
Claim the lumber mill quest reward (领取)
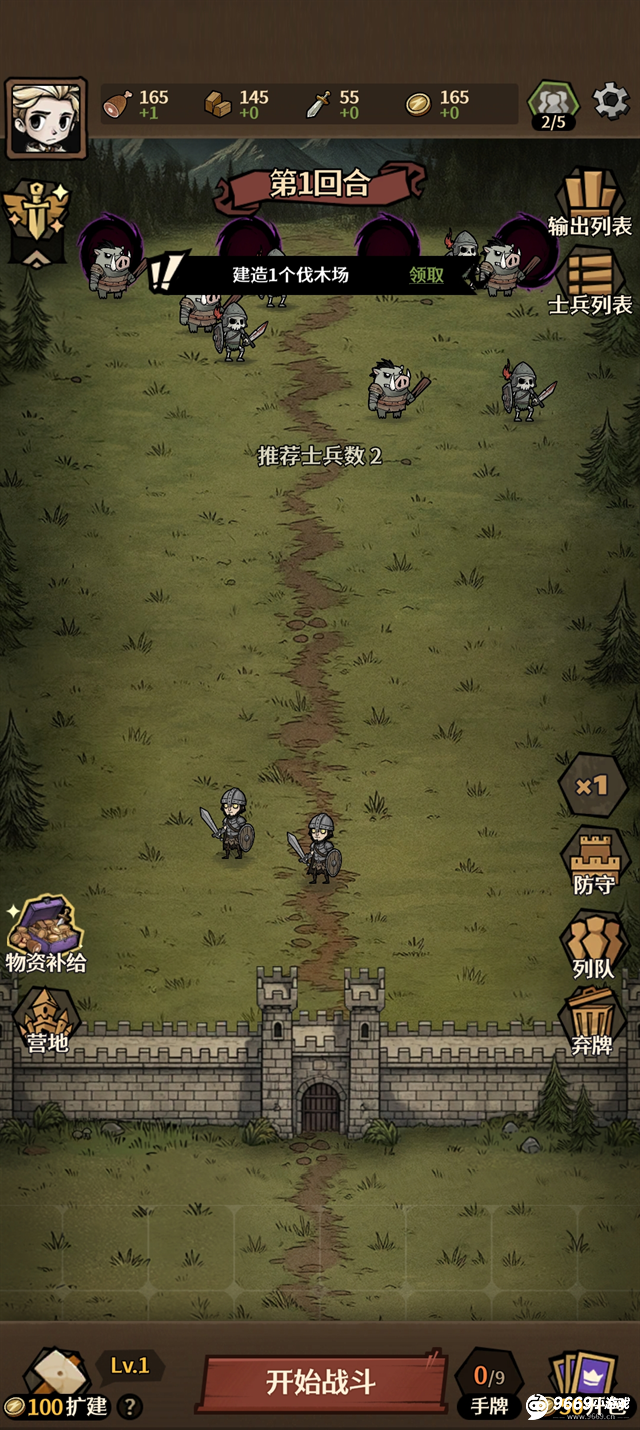[x=427, y=275]
